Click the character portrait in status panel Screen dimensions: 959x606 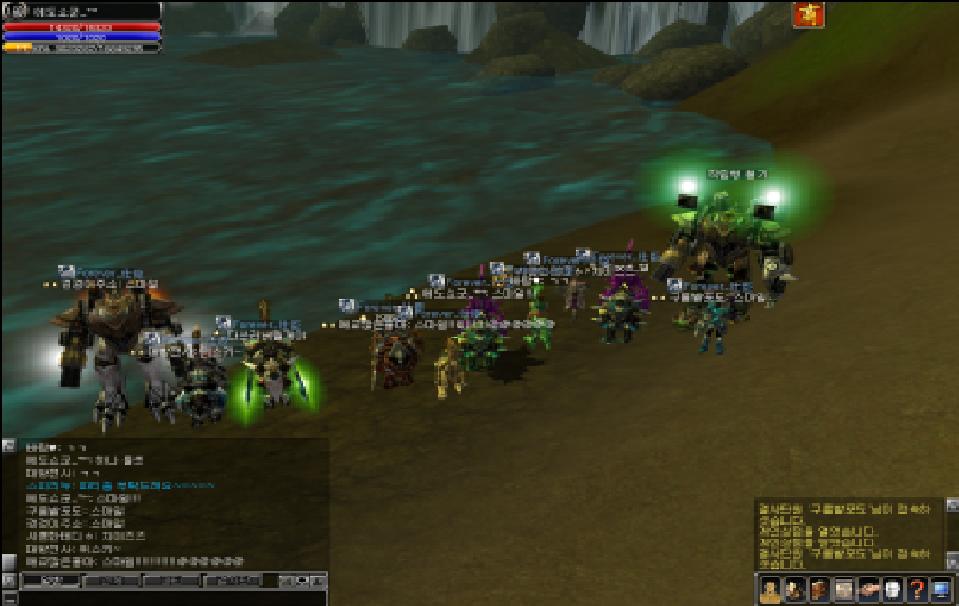(11, 12)
